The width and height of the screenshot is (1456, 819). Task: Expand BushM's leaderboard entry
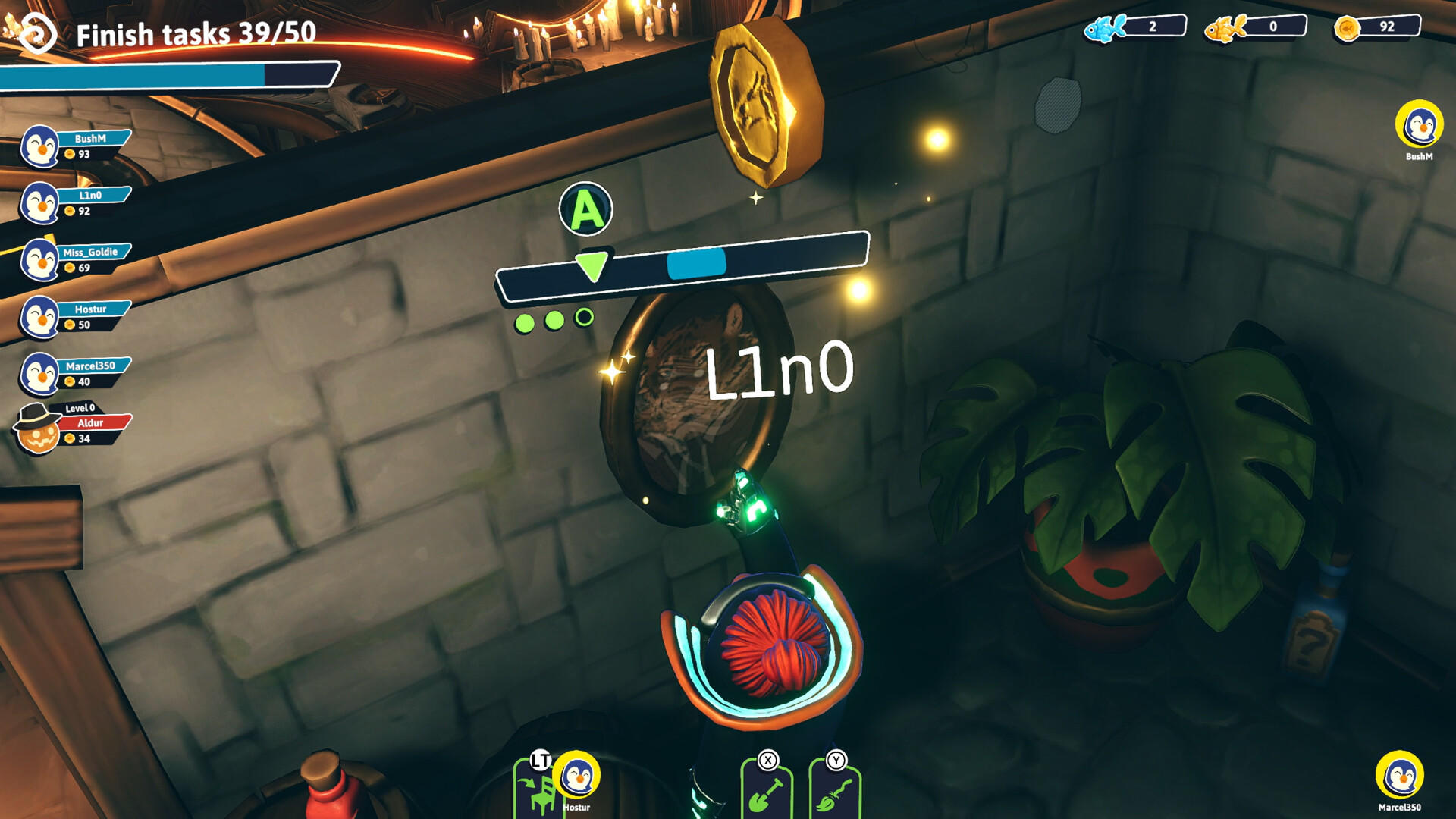click(91, 139)
